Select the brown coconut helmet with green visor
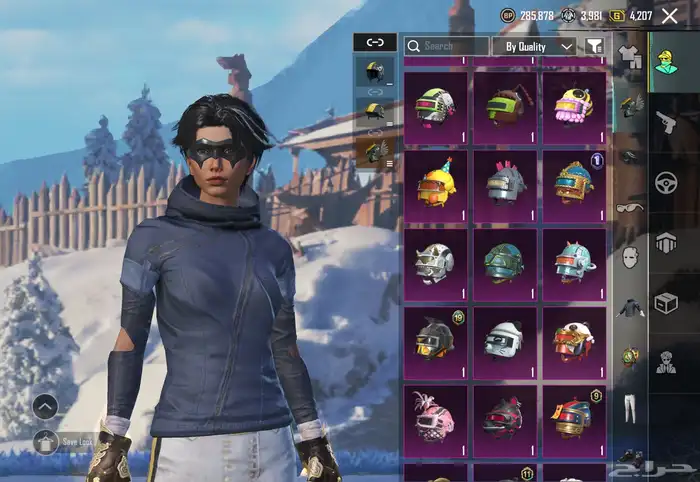The width and height of the screenshot is (700, 482). [x=505, y=107]
